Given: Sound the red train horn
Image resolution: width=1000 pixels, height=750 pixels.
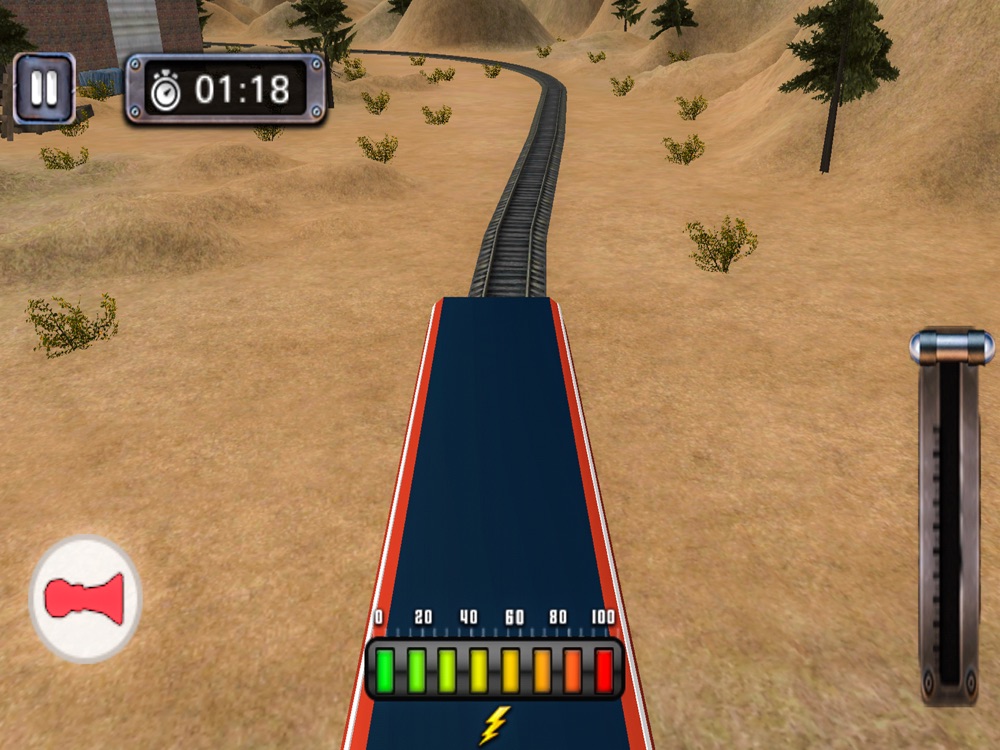Looking at the screenshot, I should (85, 599).
